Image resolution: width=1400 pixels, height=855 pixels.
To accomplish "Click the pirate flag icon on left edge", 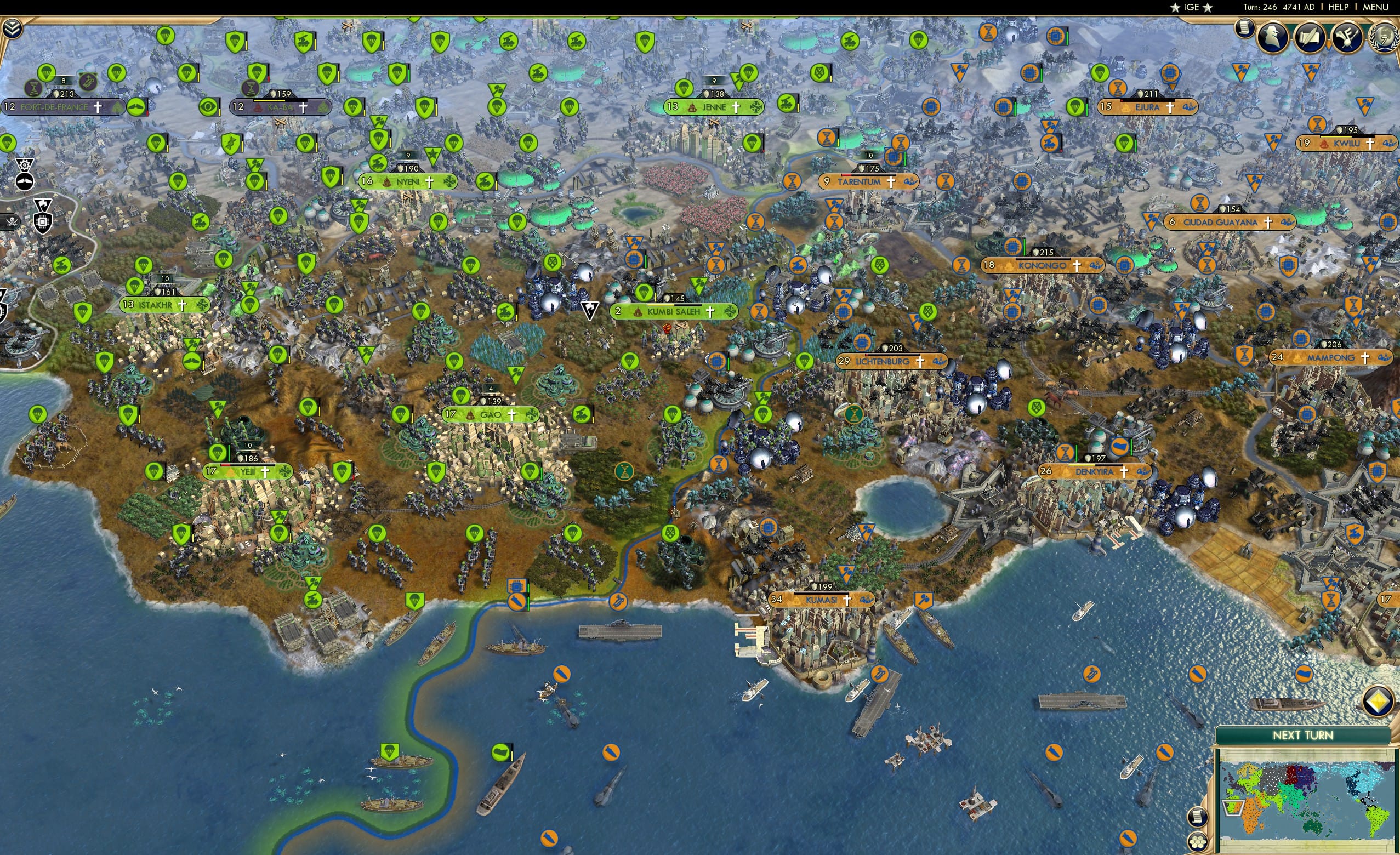I will 12,223.
